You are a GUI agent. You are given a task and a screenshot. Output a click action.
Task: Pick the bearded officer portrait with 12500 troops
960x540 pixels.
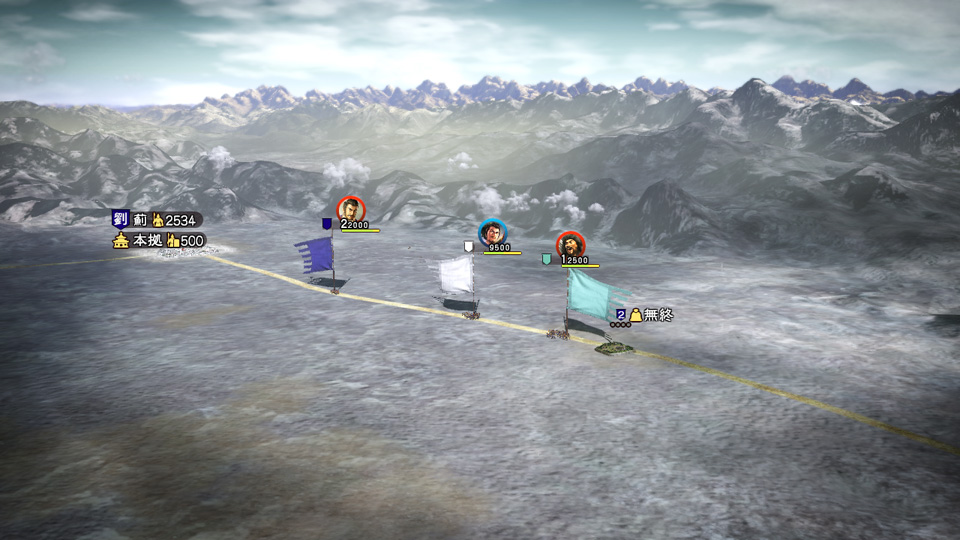pos(571,245)
